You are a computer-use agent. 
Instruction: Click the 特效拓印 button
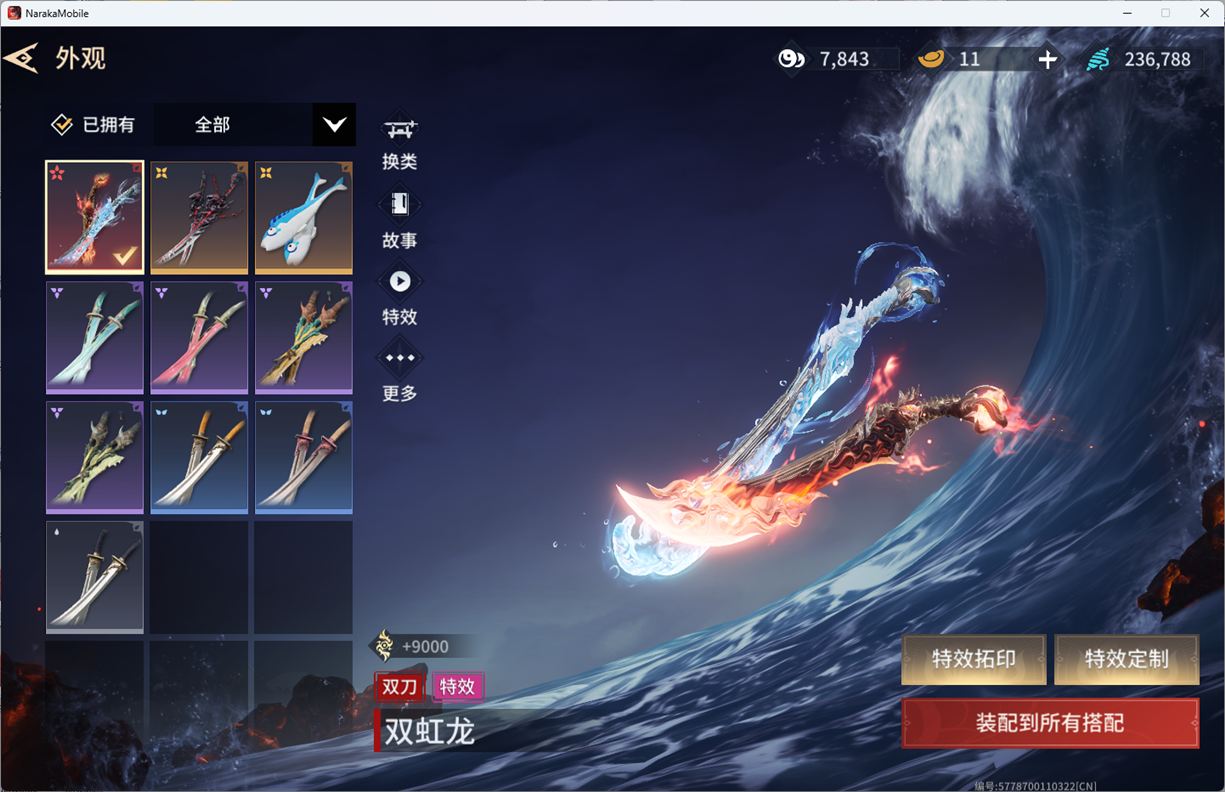pyautogui.click(x=973, y=660)
